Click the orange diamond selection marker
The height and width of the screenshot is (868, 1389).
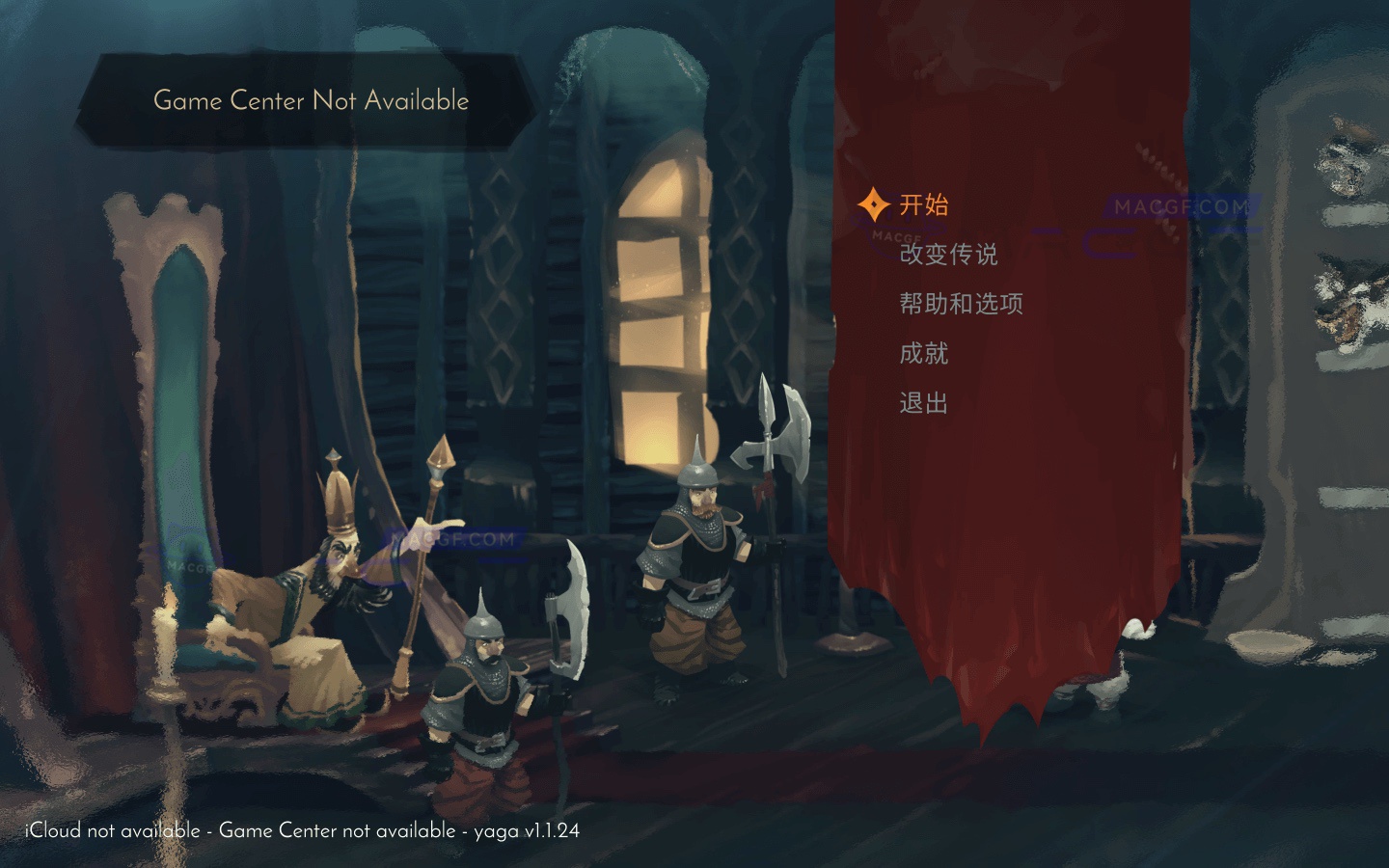874,203
